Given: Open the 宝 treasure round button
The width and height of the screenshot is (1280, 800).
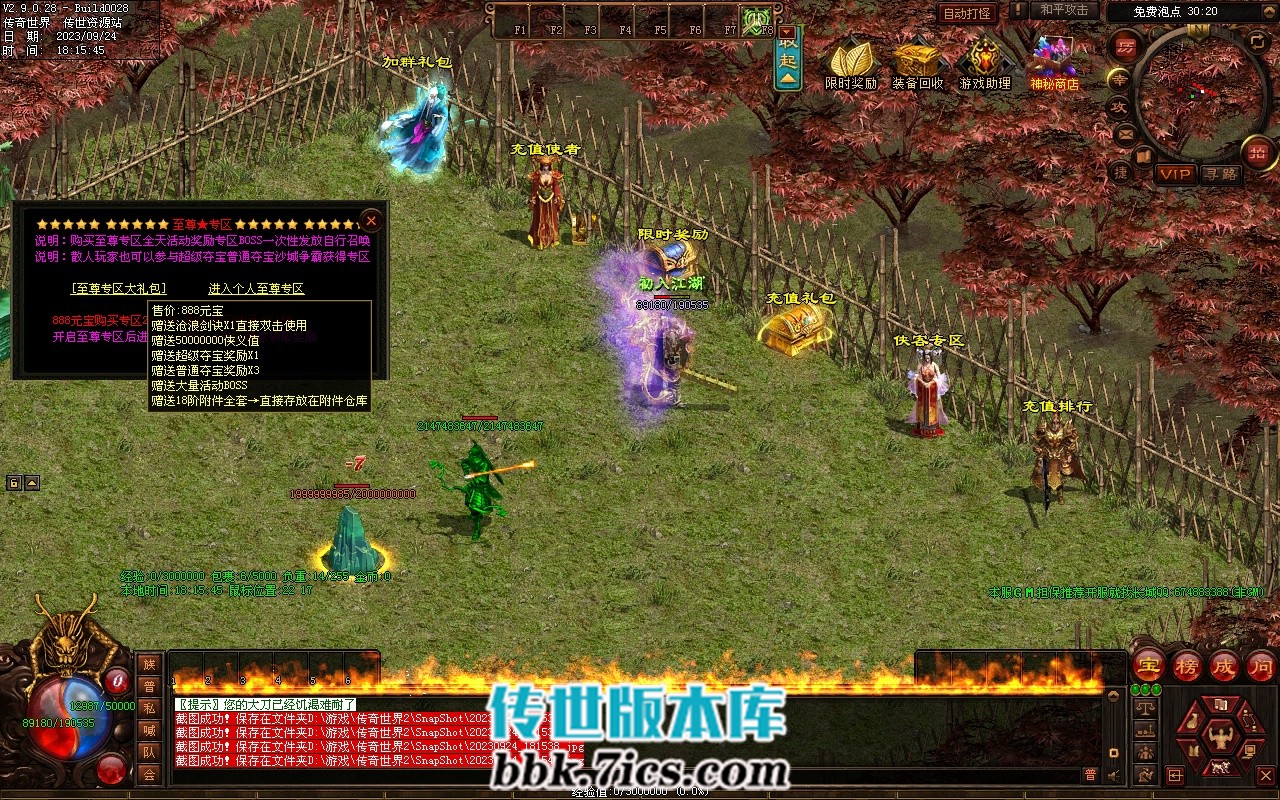Looking at the screenshot, I should point(1148,665).
